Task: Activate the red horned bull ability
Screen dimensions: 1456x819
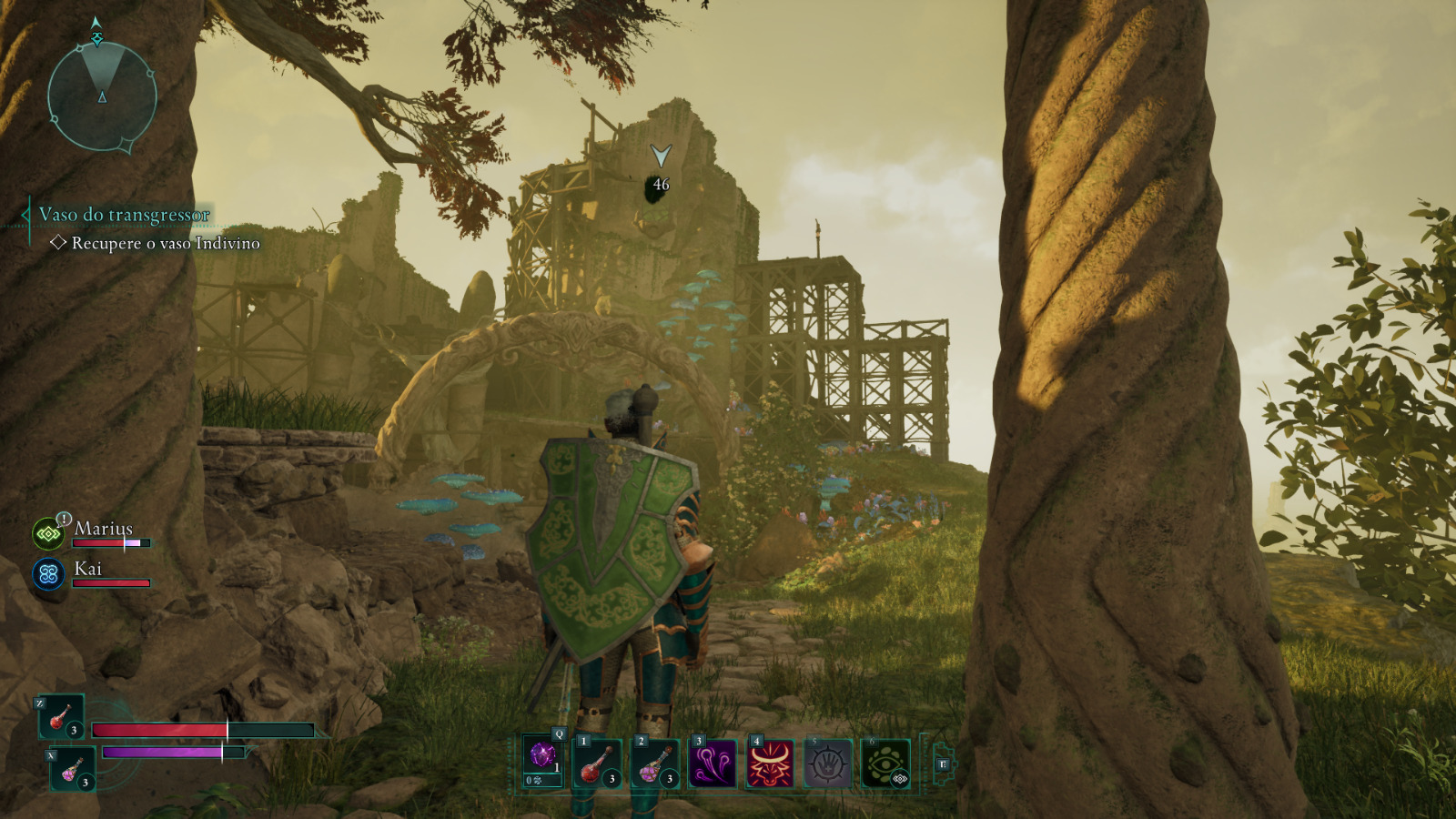Action: (x=770, y=763)
